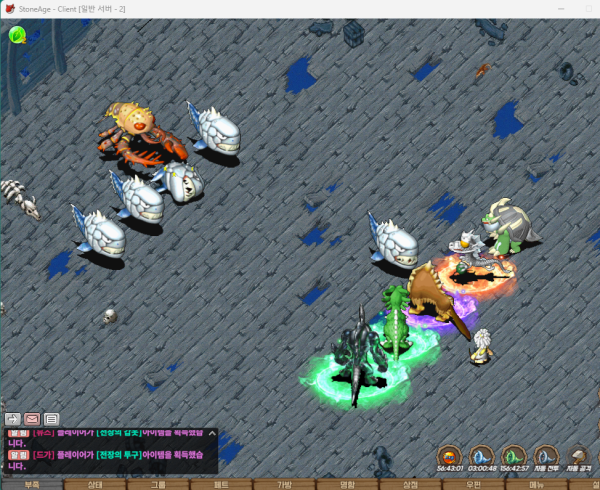
Task: Toggle the 자동 공격 hammer icon
Action: (x=578, y=455)
